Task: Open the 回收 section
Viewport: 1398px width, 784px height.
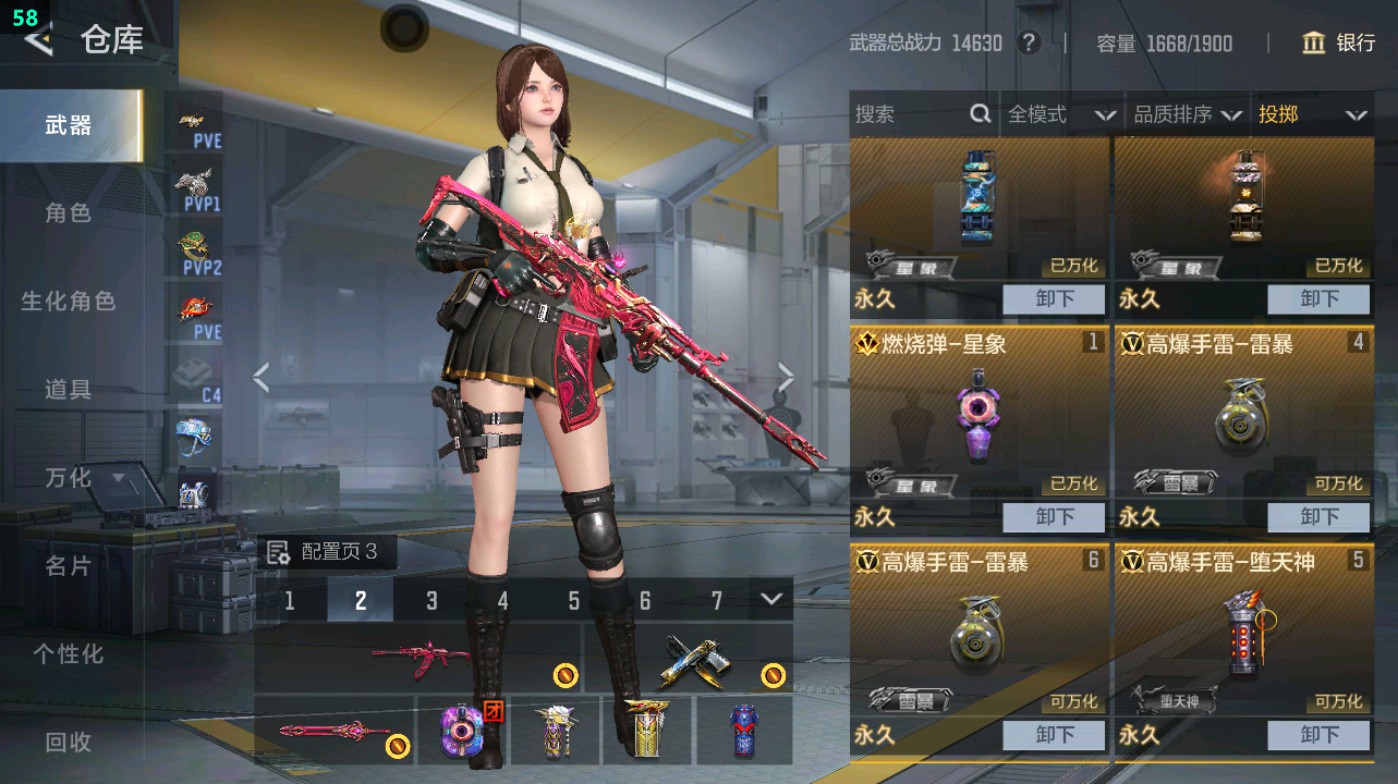Action: tap(68, 742)
